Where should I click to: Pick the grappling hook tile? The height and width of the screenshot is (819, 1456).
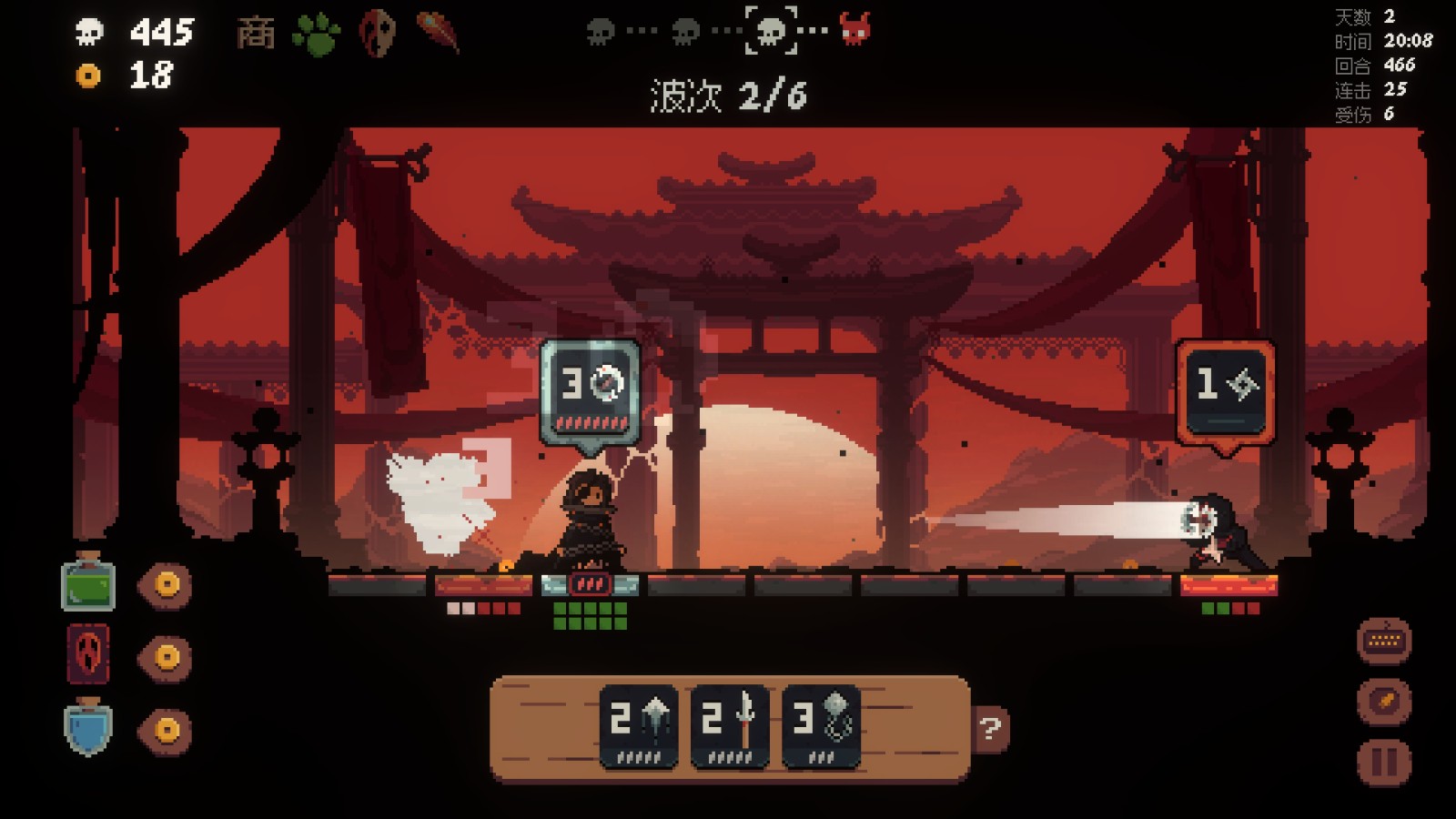[x=821, y=726]
